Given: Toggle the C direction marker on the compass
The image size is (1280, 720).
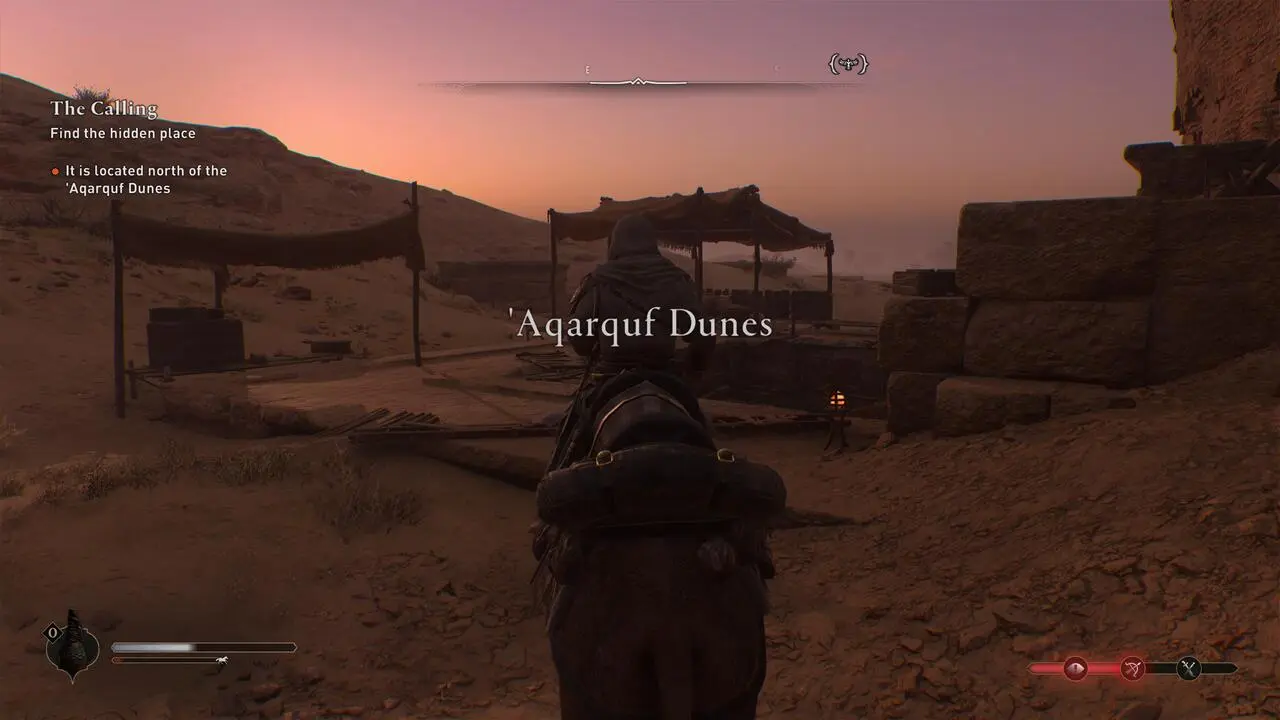Looking at the screenshot, I should [777, 68].
